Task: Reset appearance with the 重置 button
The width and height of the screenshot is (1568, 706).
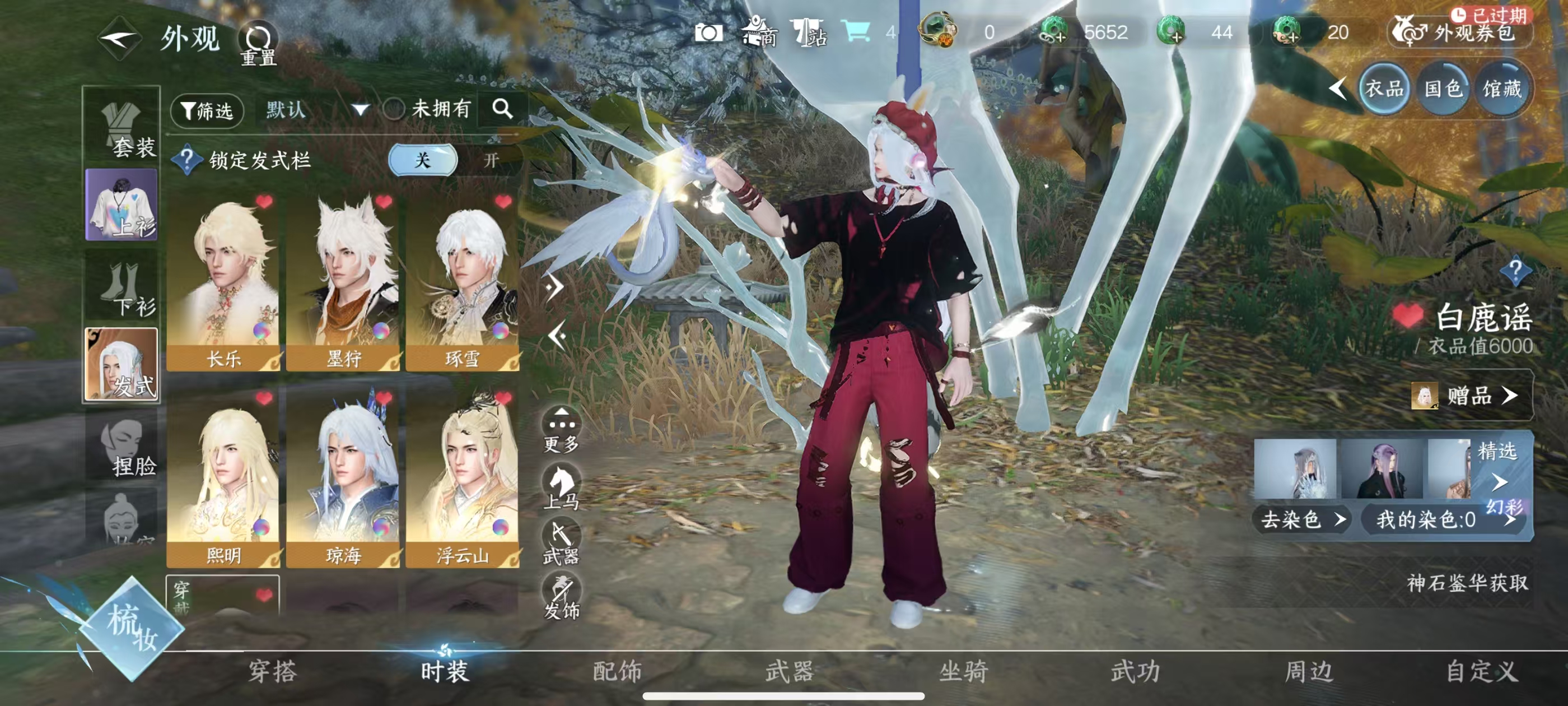Action: [x=258, y=44]
